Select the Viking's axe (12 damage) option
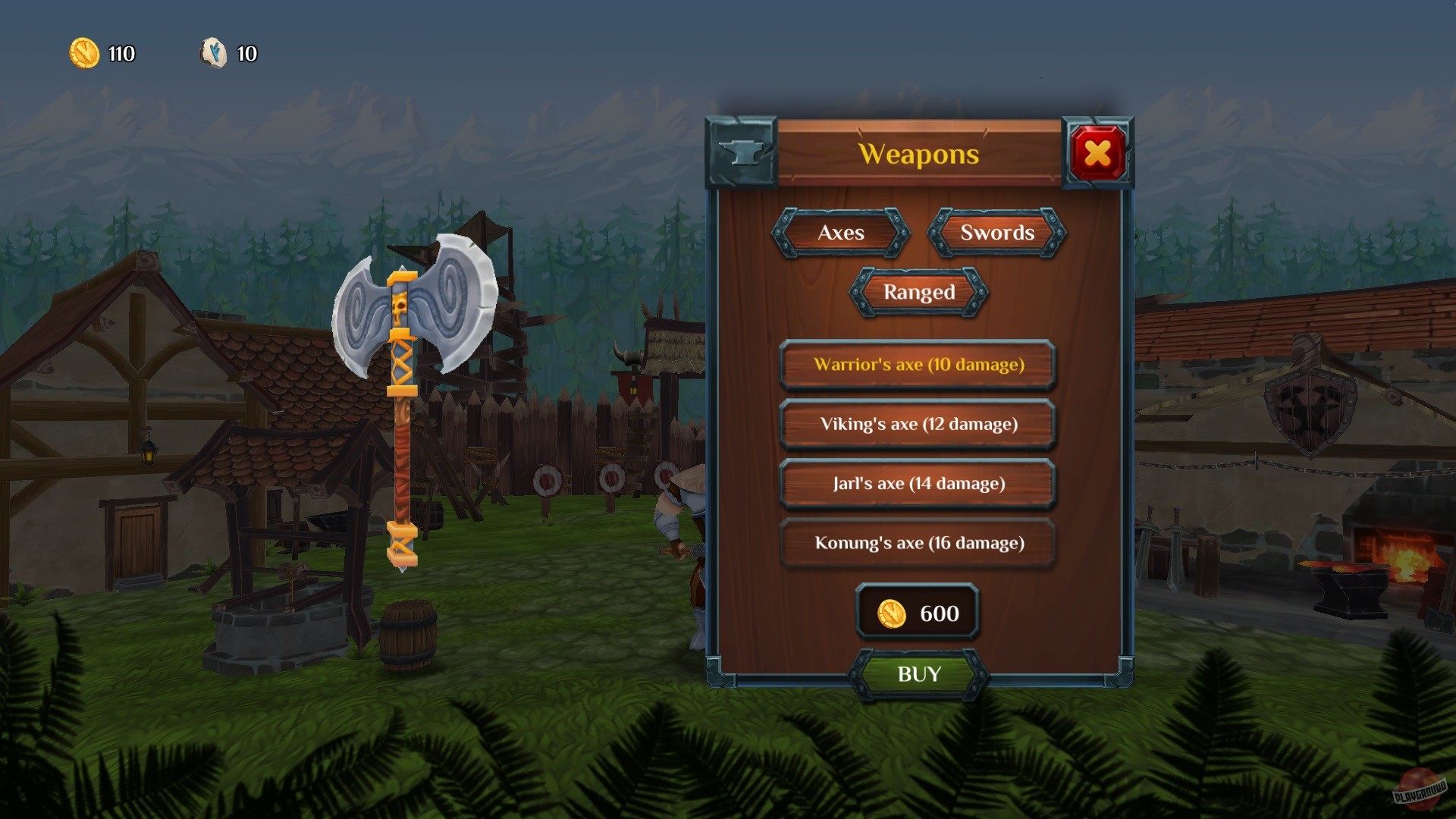The image size is (1456, 819). click(x=918, y=425)
